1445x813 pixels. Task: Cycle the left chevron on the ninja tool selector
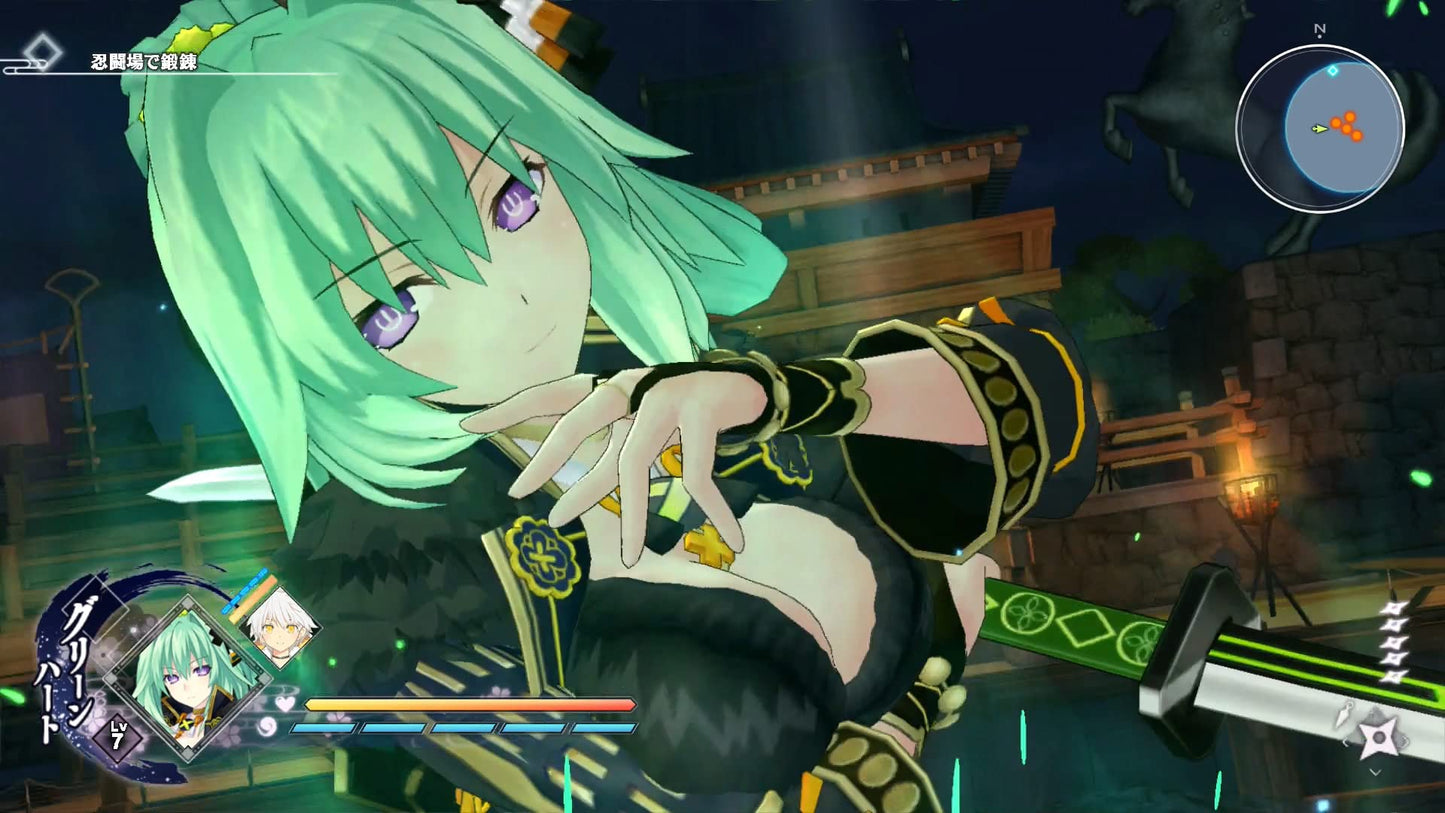(1347, 742)
